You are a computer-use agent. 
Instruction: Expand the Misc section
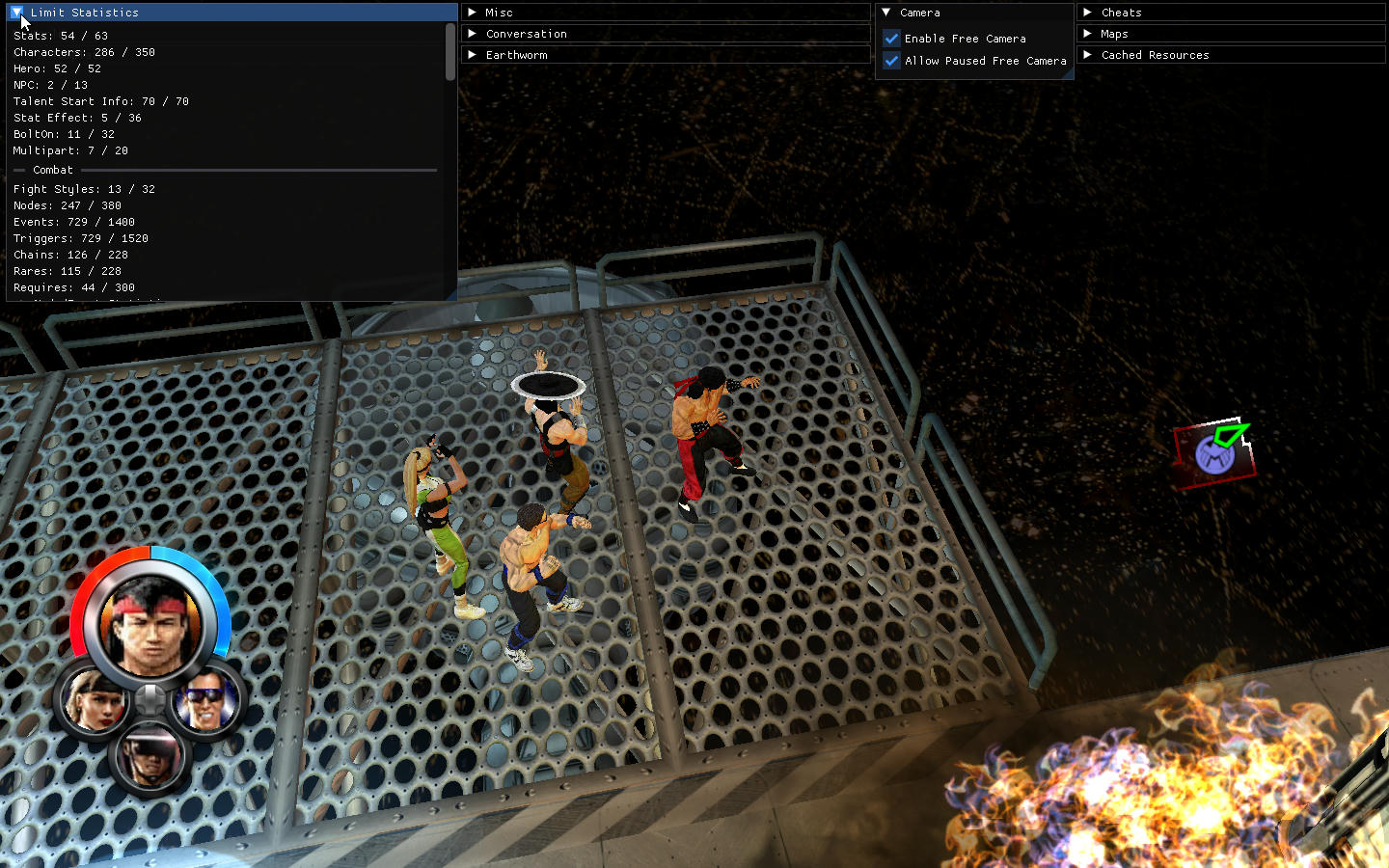point(473,13)
